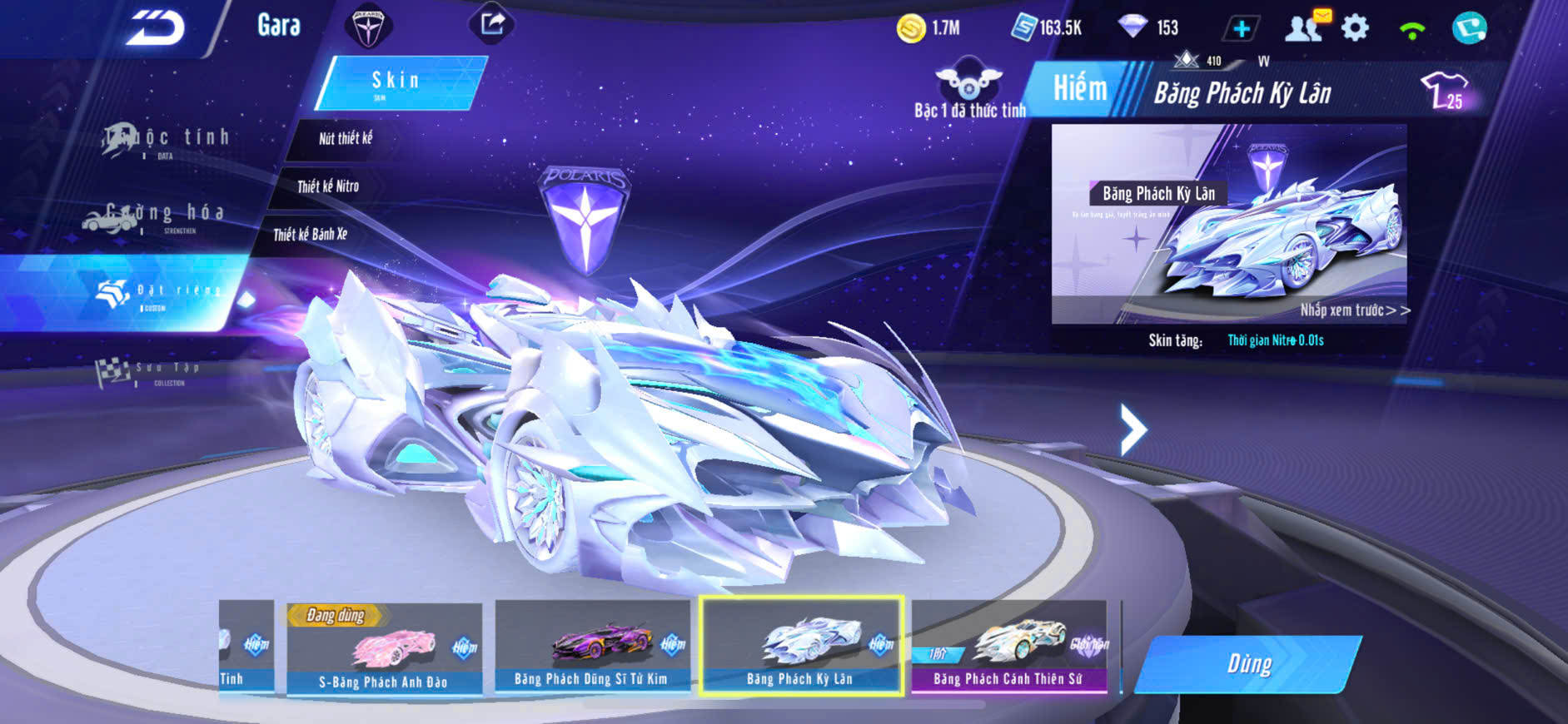Open the Sưu Tập collection menu
This screenshot has width=1568, height=724.
coord(150,372)
